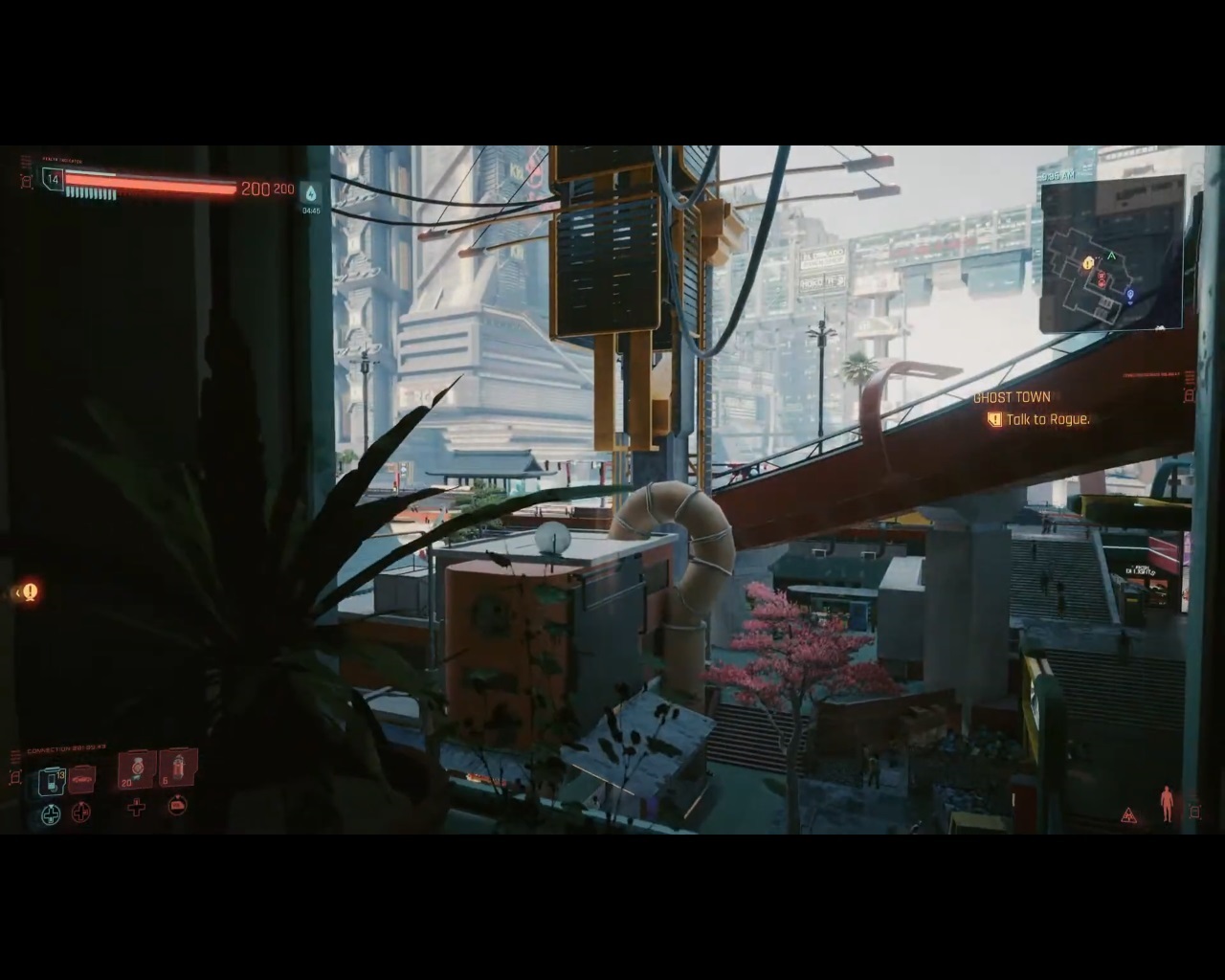Use the healing inhaler consumable slot

coord(137,769)
